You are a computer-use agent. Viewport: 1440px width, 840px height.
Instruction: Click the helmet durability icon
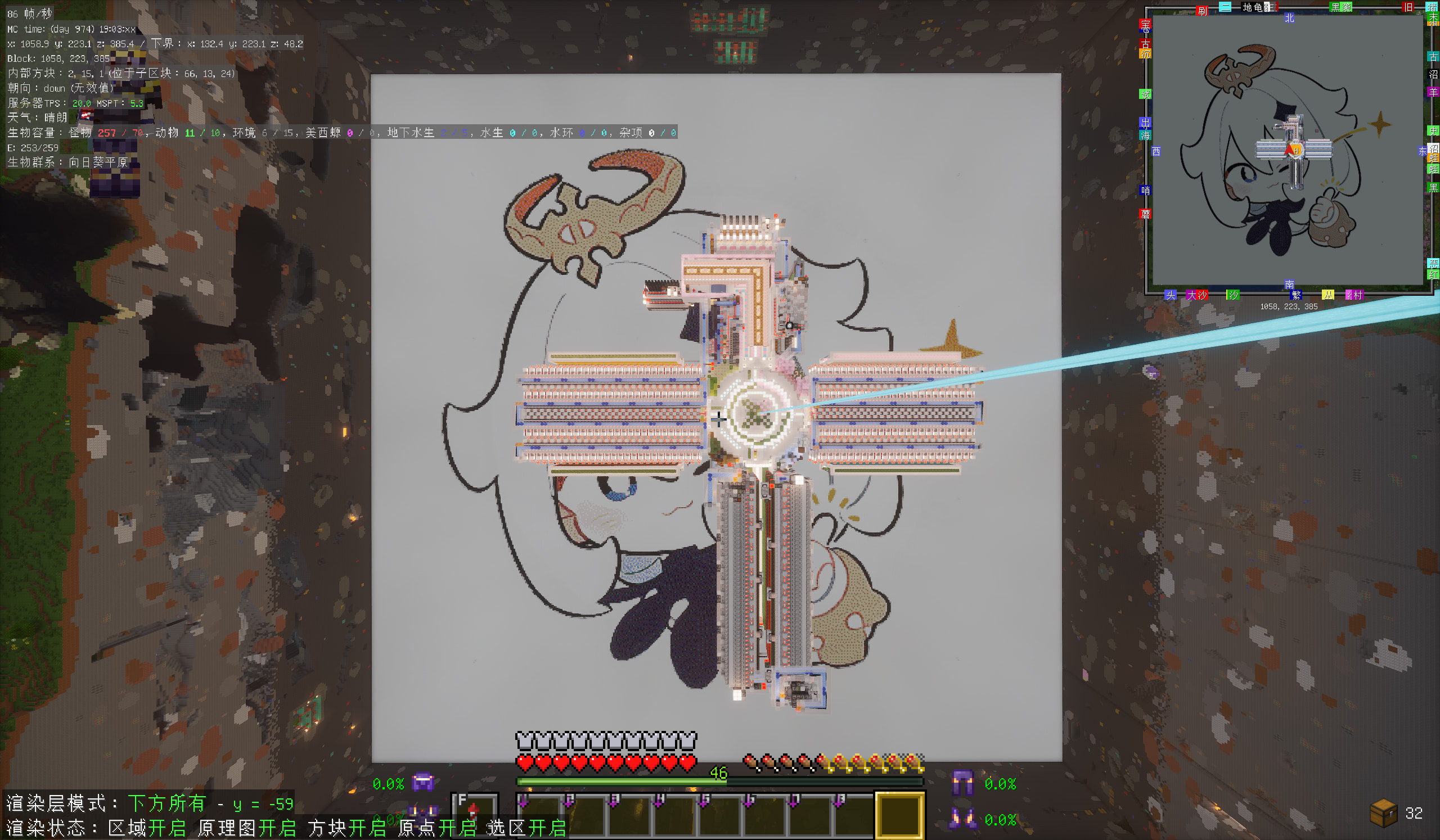pos(423,782)
